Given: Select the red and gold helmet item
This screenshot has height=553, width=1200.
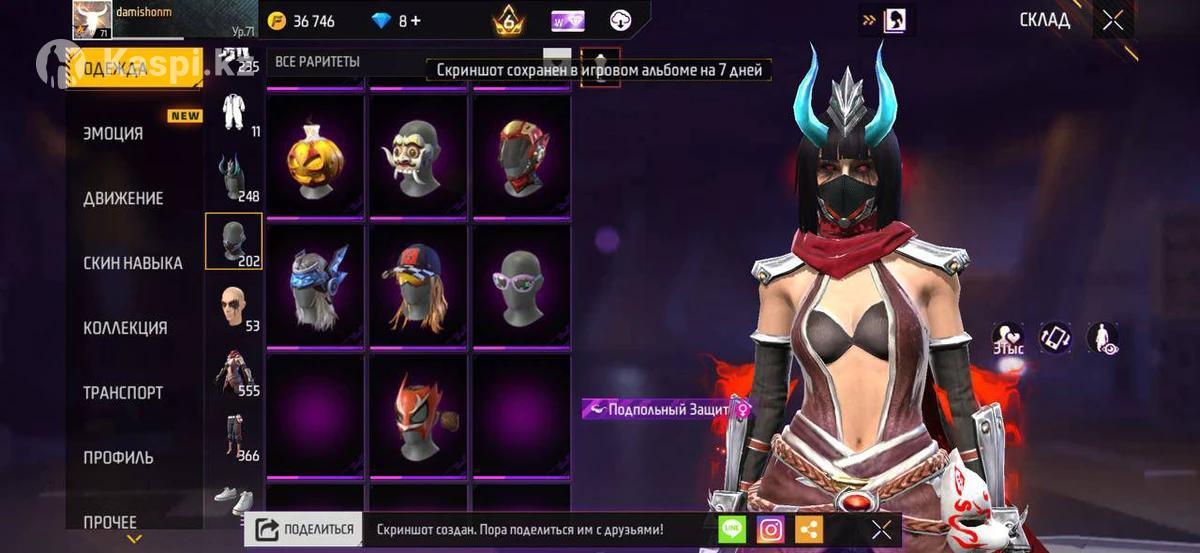Looking at the screenshot, I should [x=521, y=155].
